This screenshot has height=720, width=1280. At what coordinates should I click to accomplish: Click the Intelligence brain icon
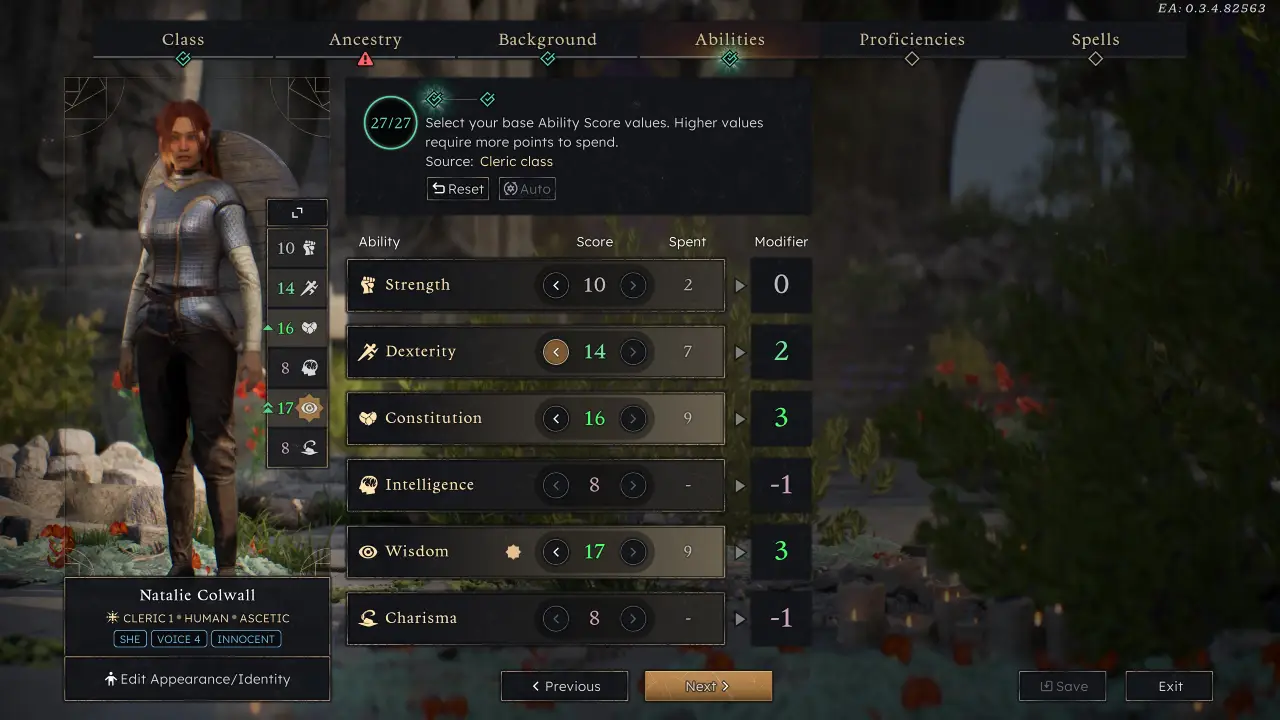369,485
